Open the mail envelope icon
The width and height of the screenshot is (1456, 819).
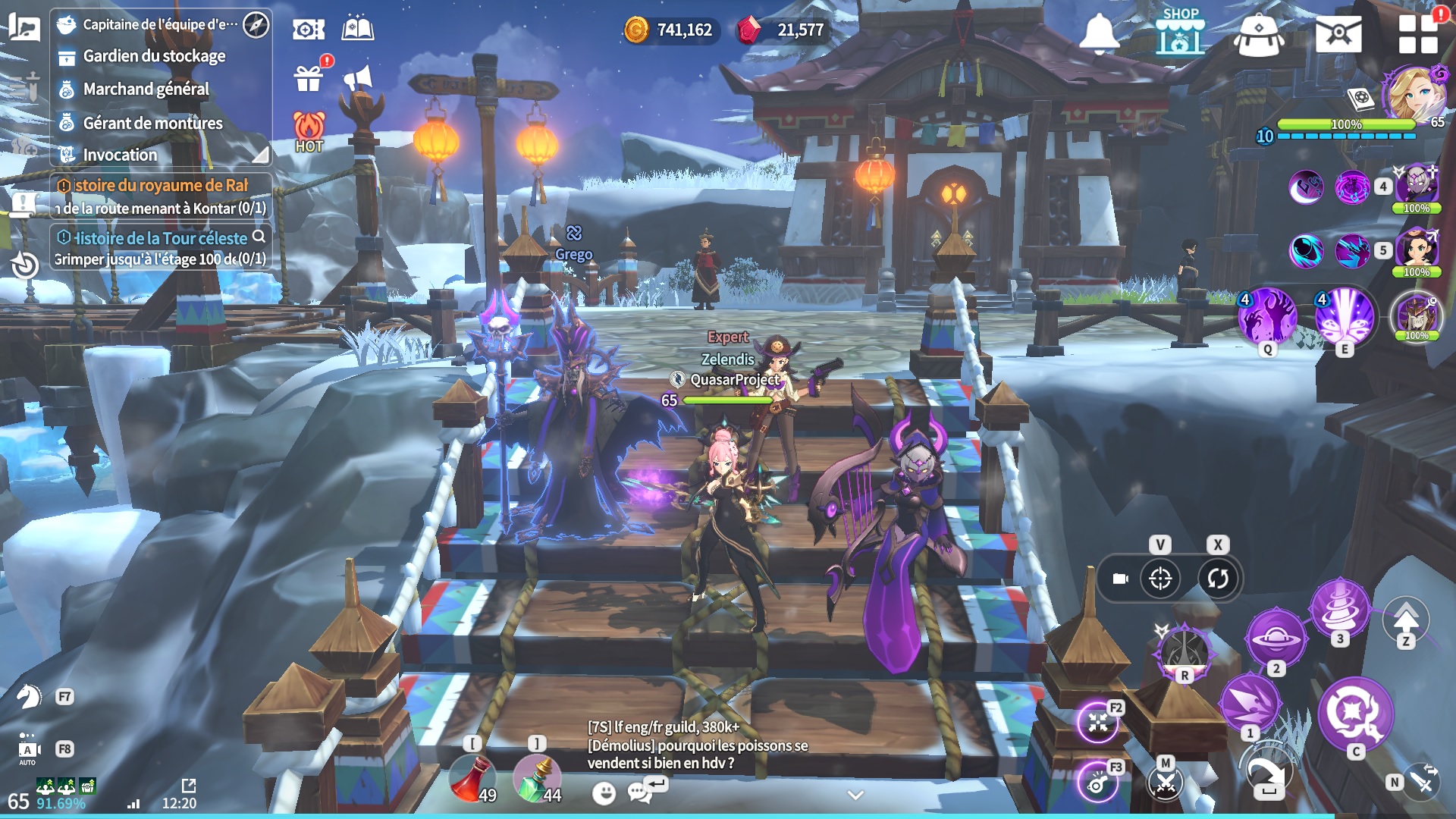(x=1338, y=34)
